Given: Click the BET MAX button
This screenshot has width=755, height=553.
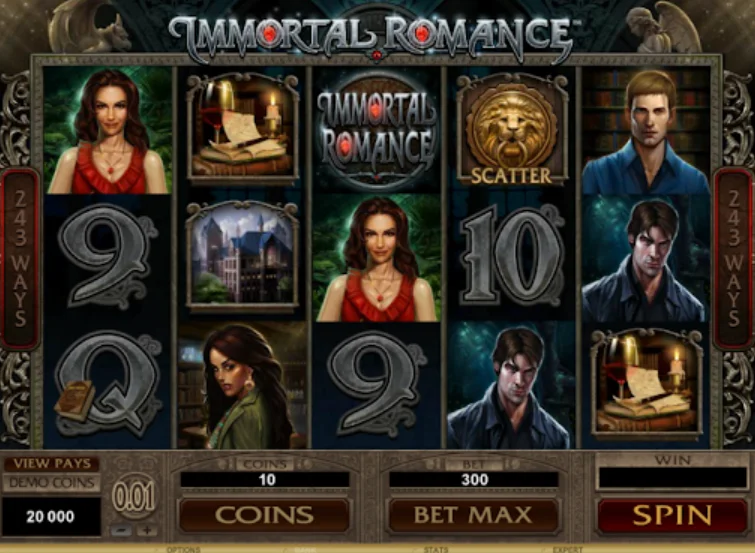Looking at the screenshot, I should (473, 516).
